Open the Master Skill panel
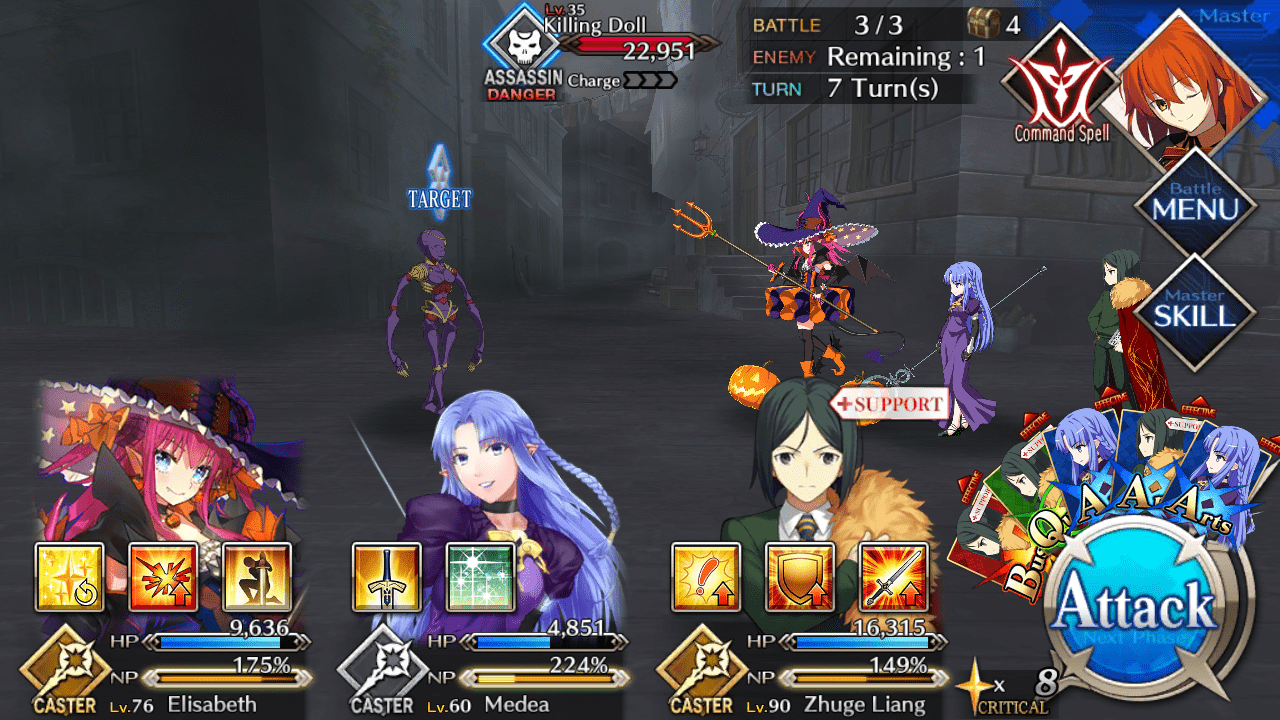This screenshot has width=1280, height=720. pyautogui.click(x=1194, y=310)
